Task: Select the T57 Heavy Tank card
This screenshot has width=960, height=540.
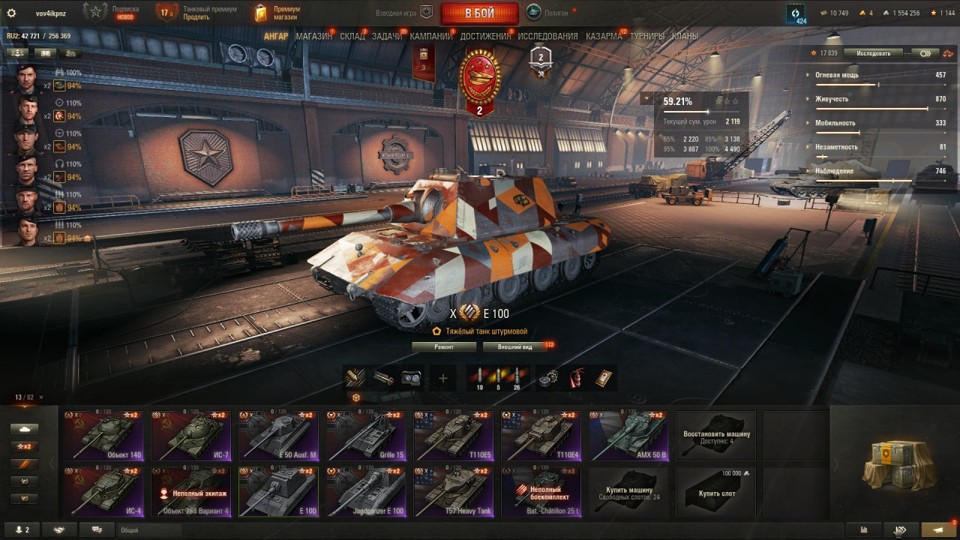Action: (454, 491)
